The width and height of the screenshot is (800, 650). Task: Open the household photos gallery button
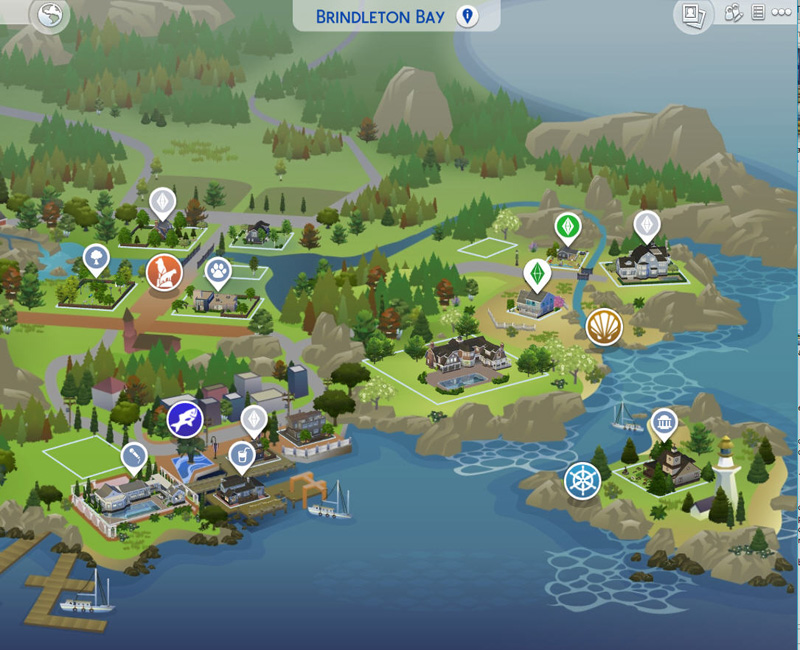click(x=694, y=15)
